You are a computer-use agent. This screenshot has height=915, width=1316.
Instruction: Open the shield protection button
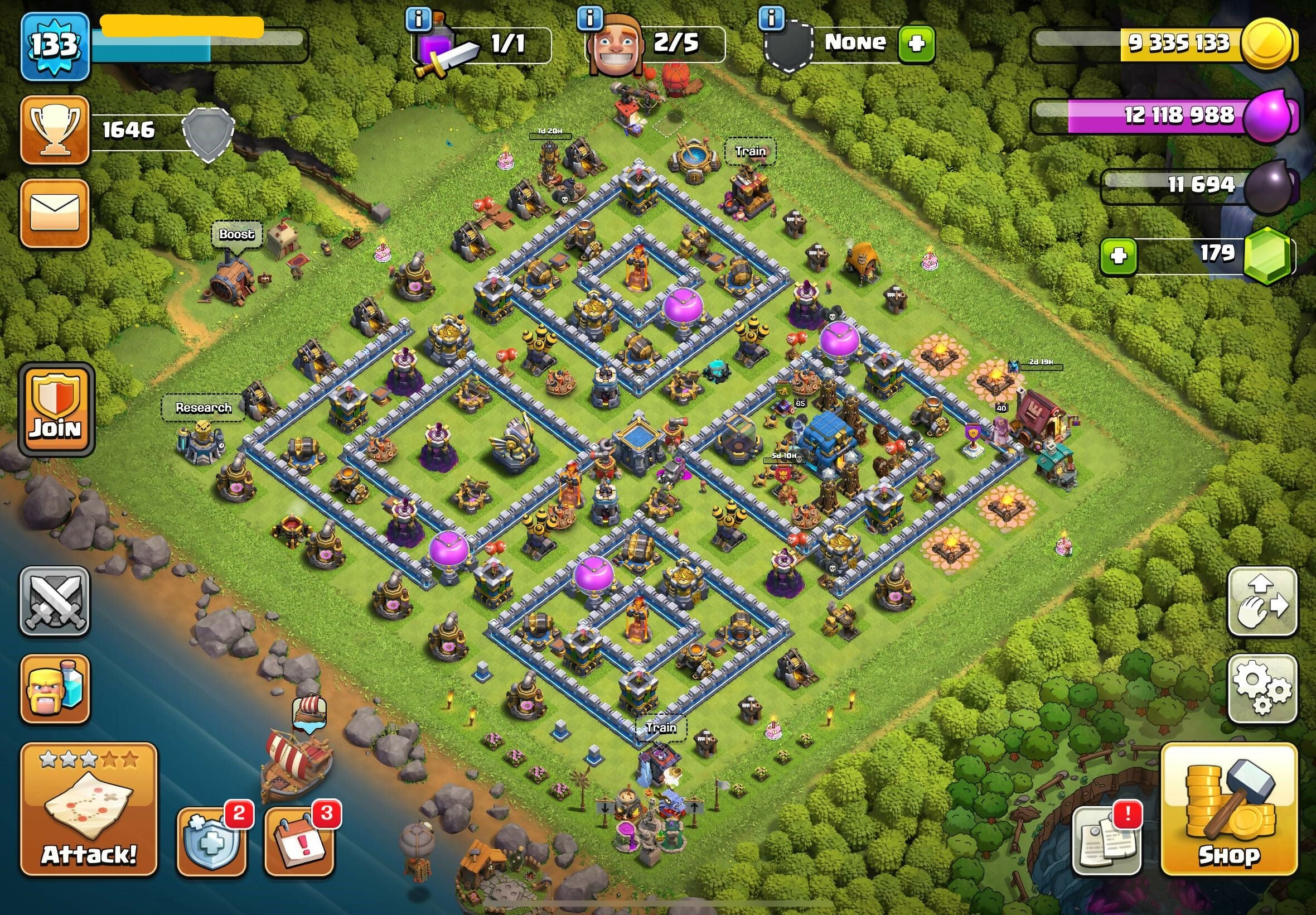[x=211, y=841]
